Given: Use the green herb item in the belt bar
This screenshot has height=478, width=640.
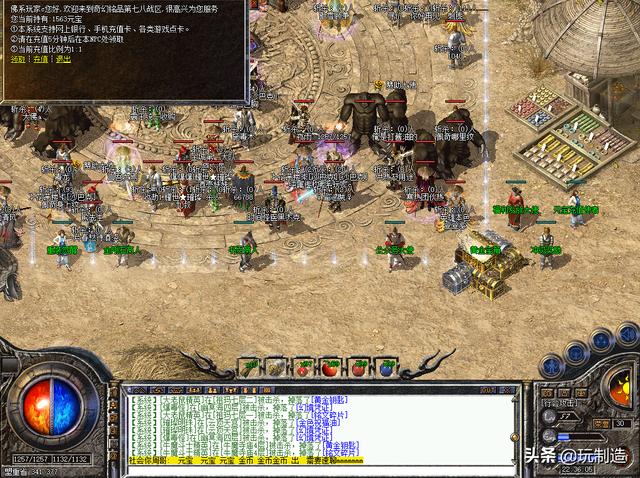Looking at the screenshot, I should pyautogui.click(x=249, y=367).
